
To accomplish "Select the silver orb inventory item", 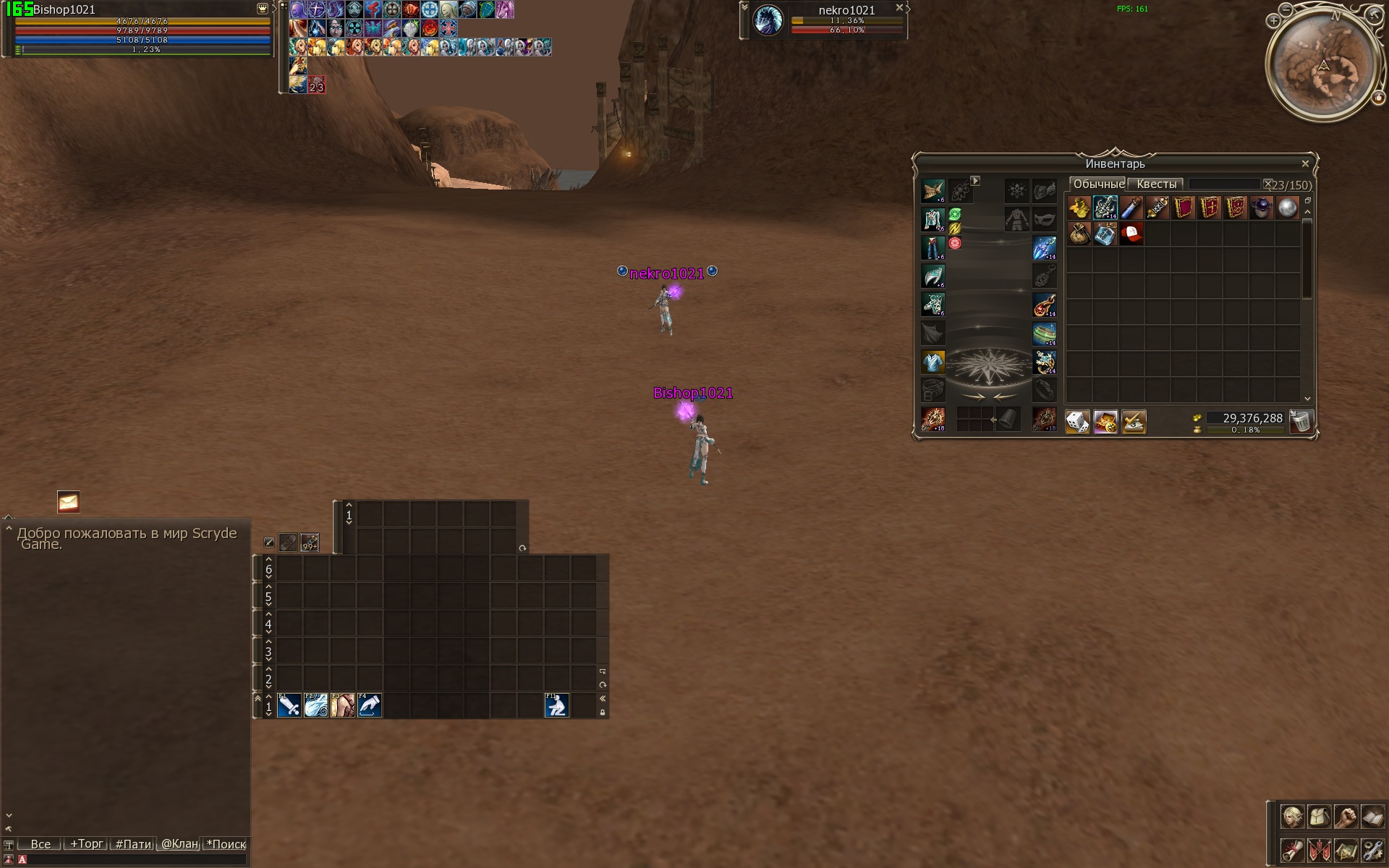I will coord(1287,208).
